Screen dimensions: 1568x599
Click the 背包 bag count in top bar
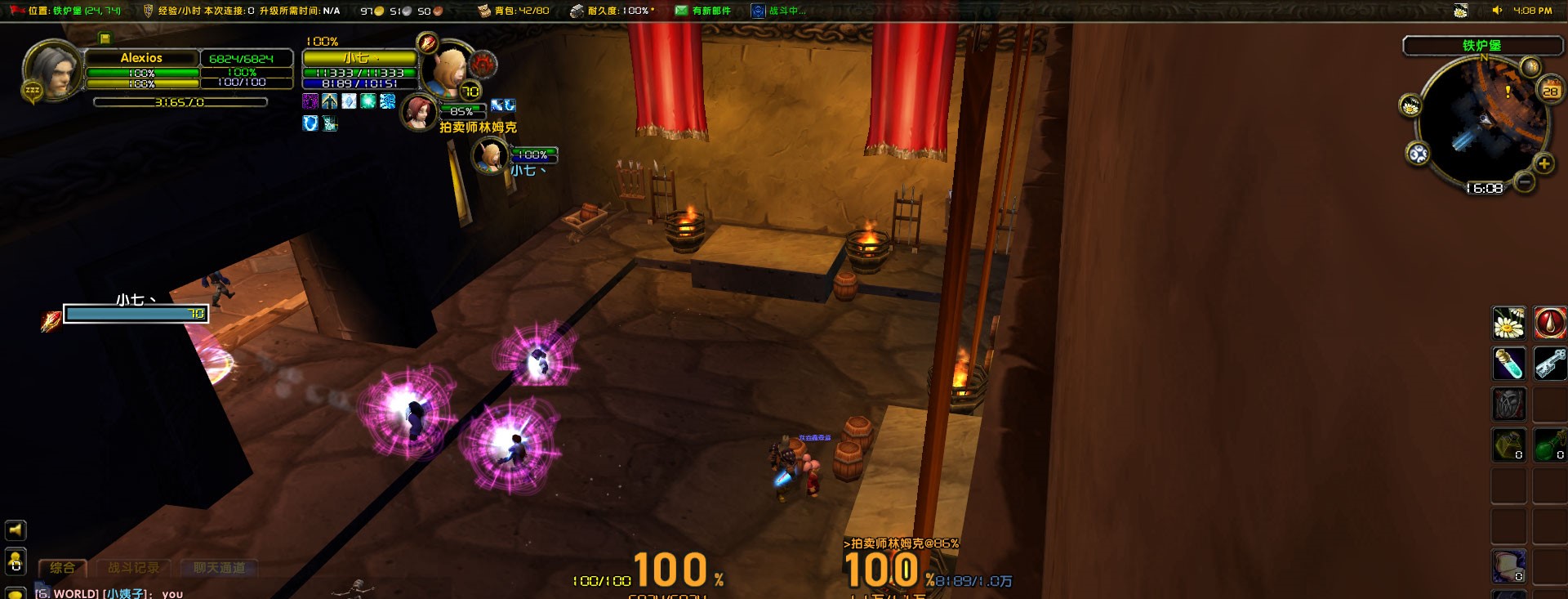point(514,11)
